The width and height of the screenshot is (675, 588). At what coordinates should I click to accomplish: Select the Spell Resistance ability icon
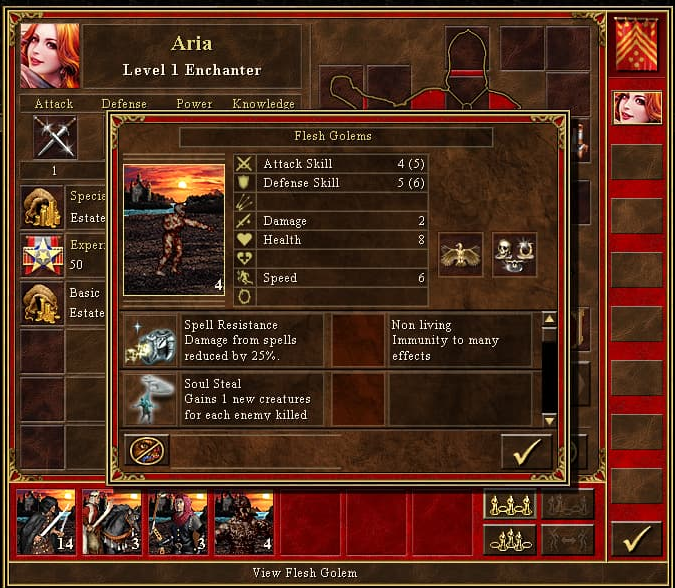[x=149, y=340]
